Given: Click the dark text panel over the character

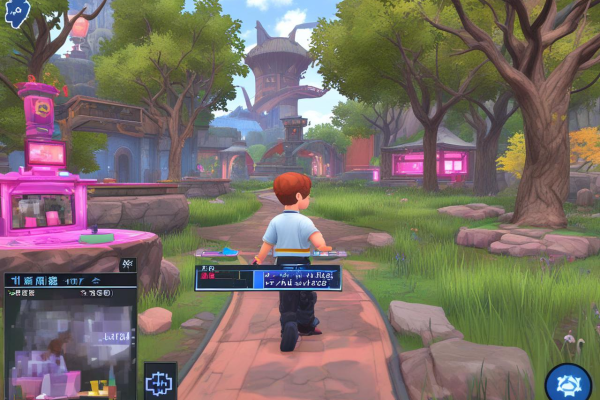Looking at the screenshot, I should [267, 277].
